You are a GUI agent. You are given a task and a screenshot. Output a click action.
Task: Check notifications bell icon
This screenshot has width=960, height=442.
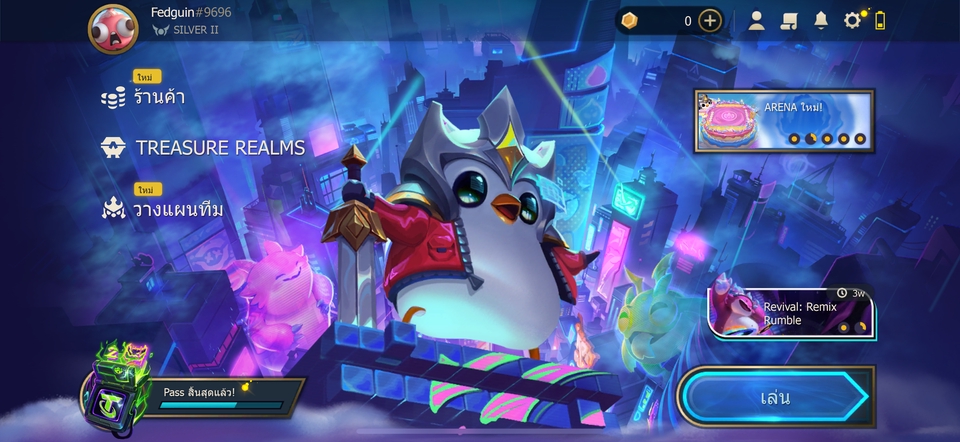pyautogui.click(x=821, y=21)
